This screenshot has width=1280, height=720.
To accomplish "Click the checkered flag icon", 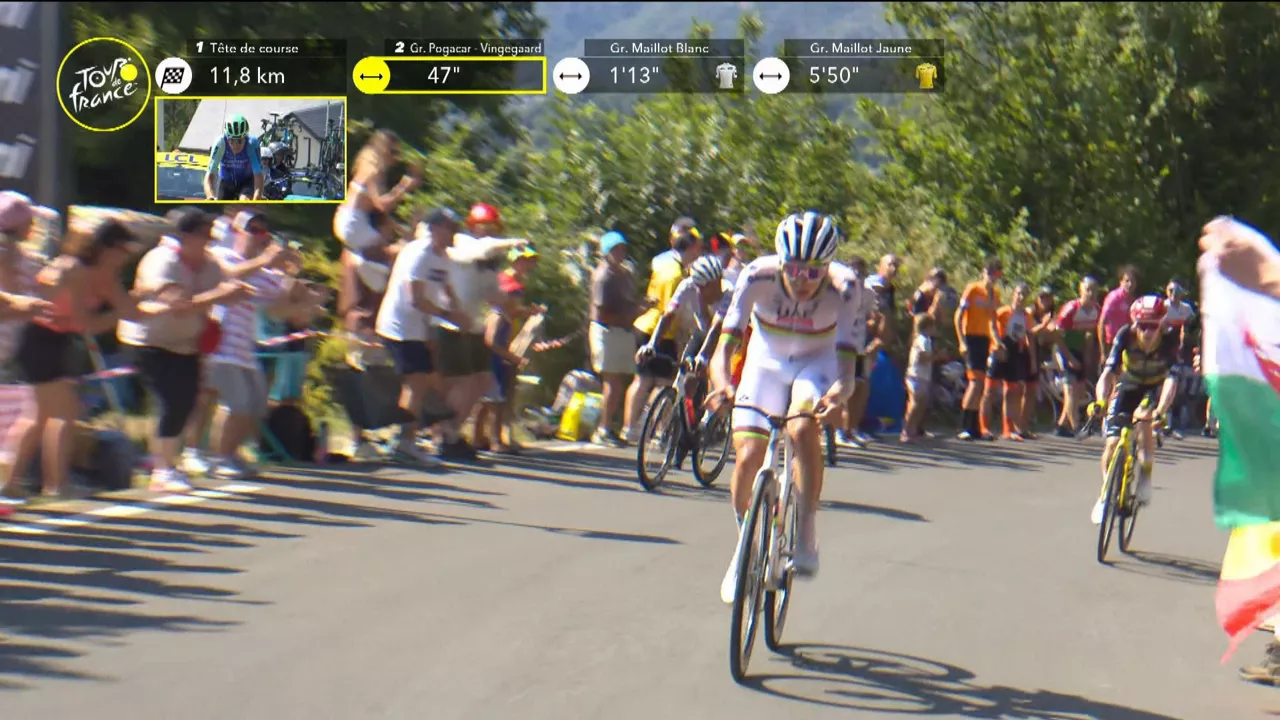I will tap(174, 76).
